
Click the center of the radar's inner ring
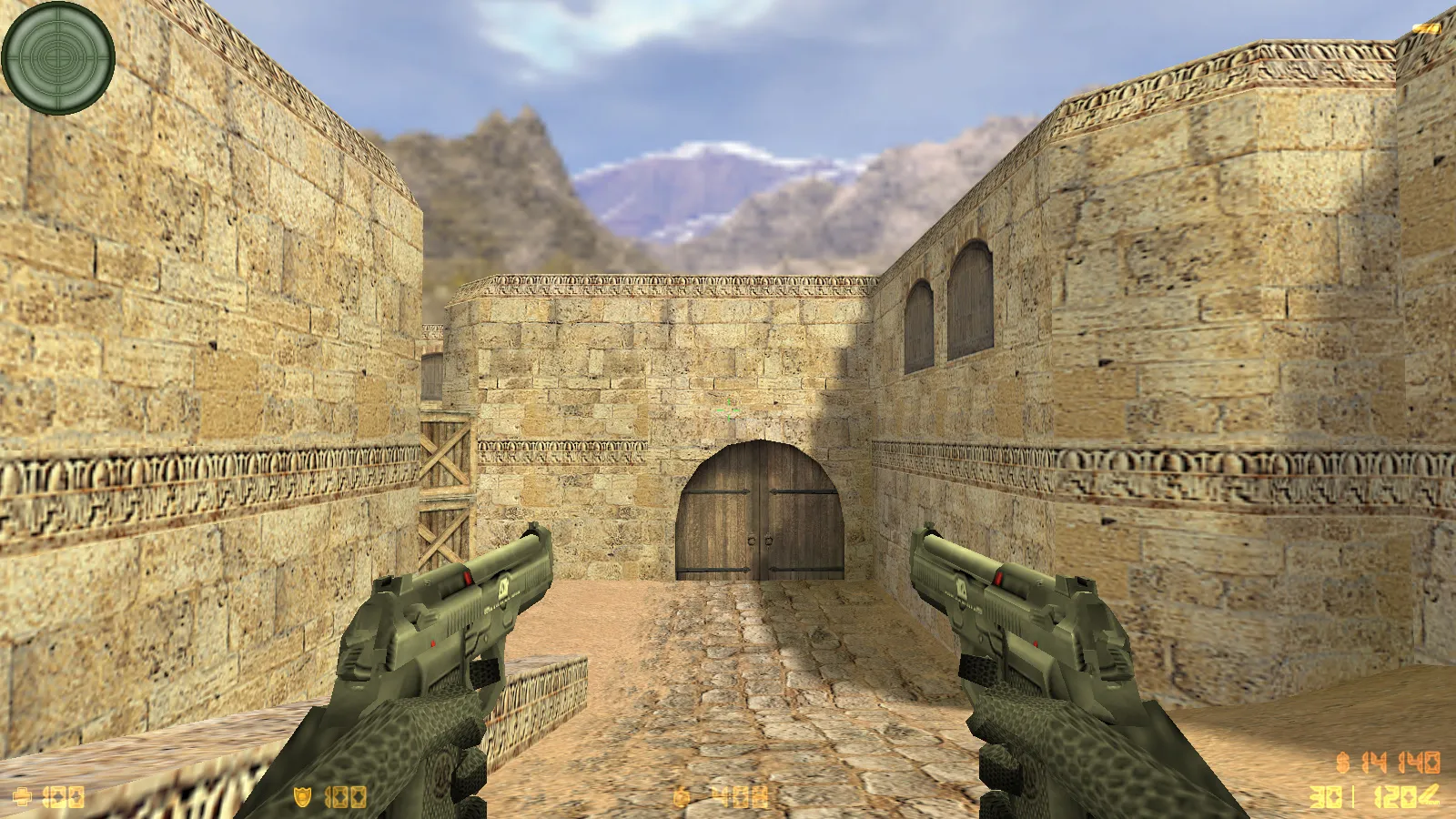point(56,56)
